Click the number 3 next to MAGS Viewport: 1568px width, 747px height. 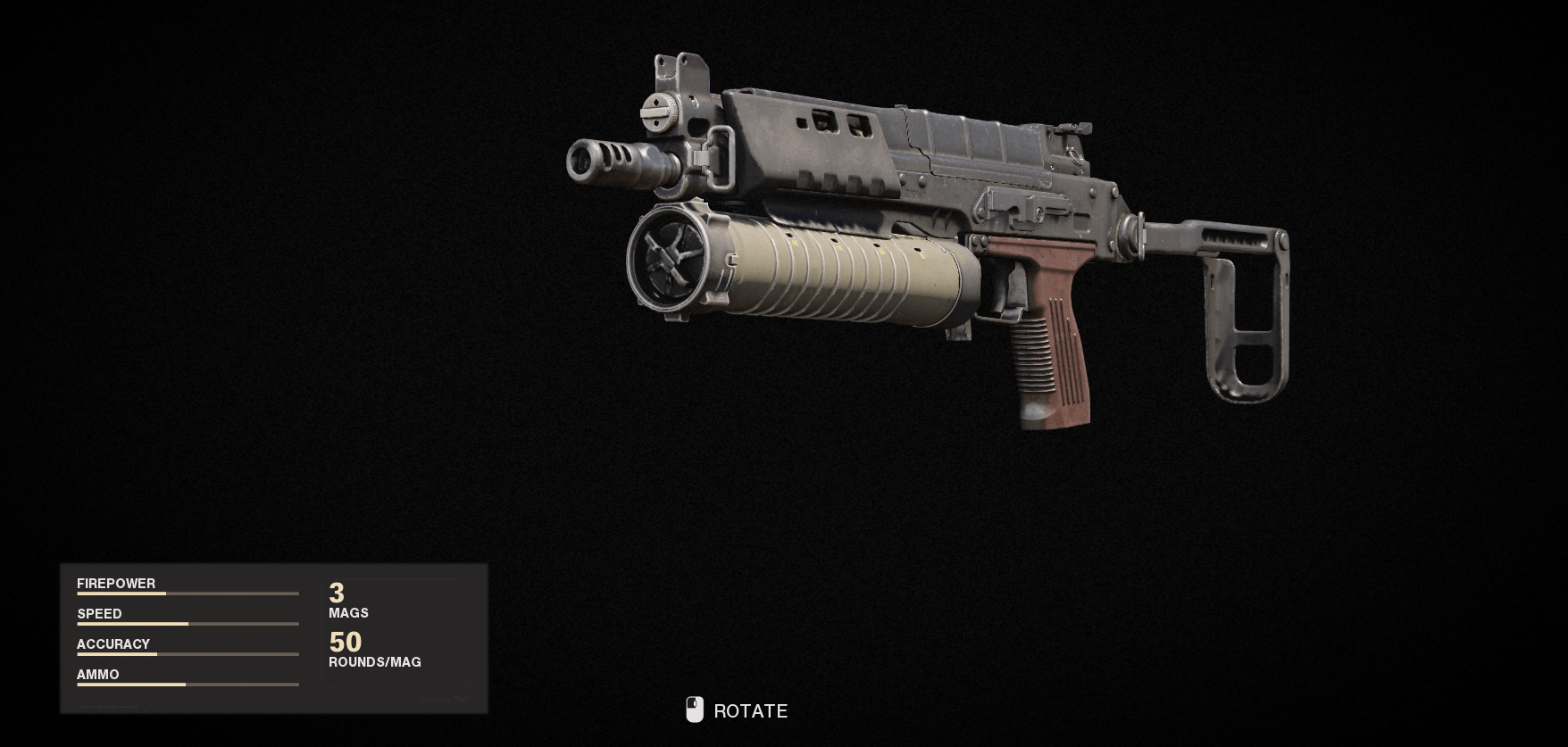click(335, 593)
